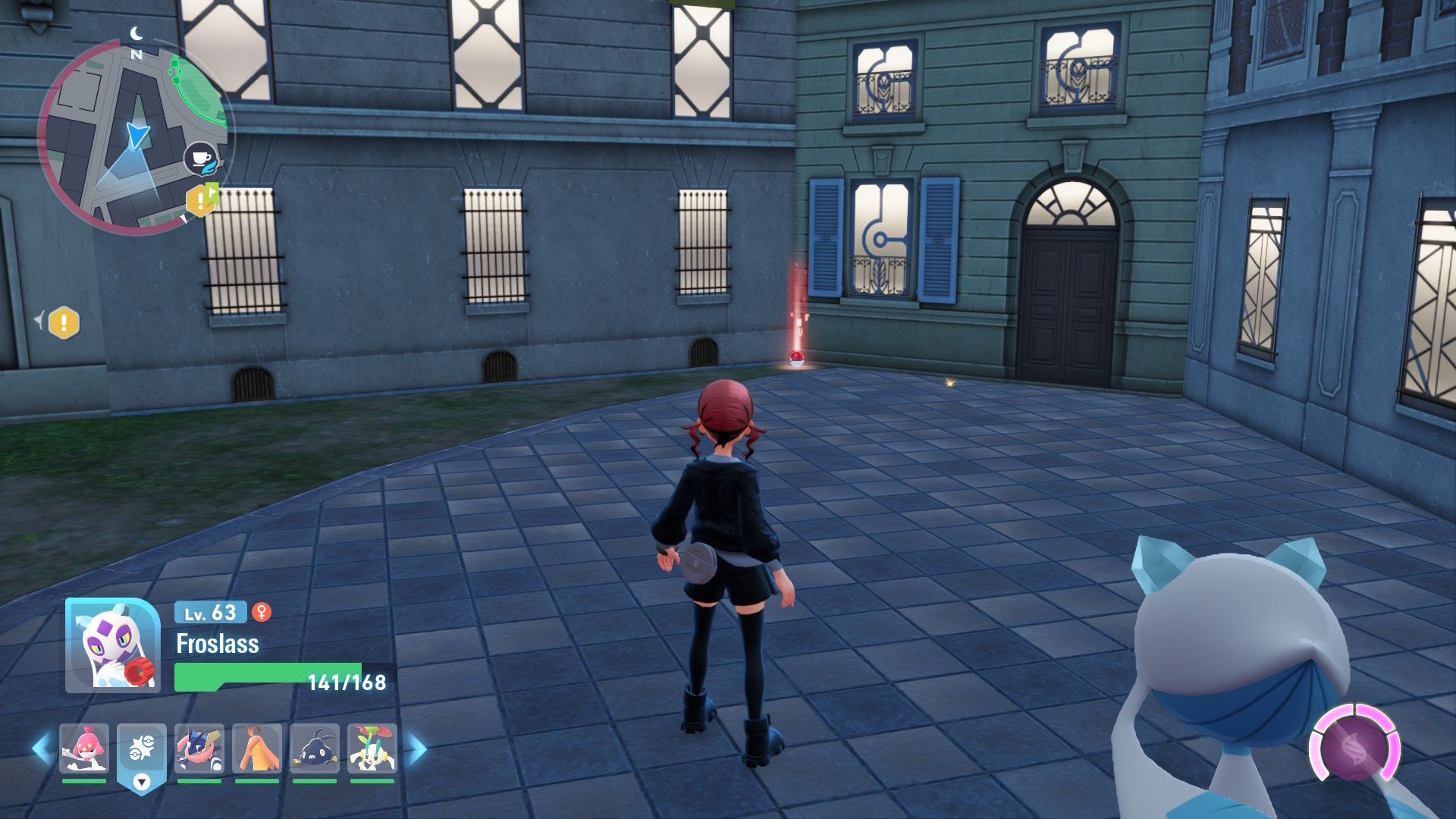
Task: Click the moon time-of-day icon above minimap
Action: point(136,34)
